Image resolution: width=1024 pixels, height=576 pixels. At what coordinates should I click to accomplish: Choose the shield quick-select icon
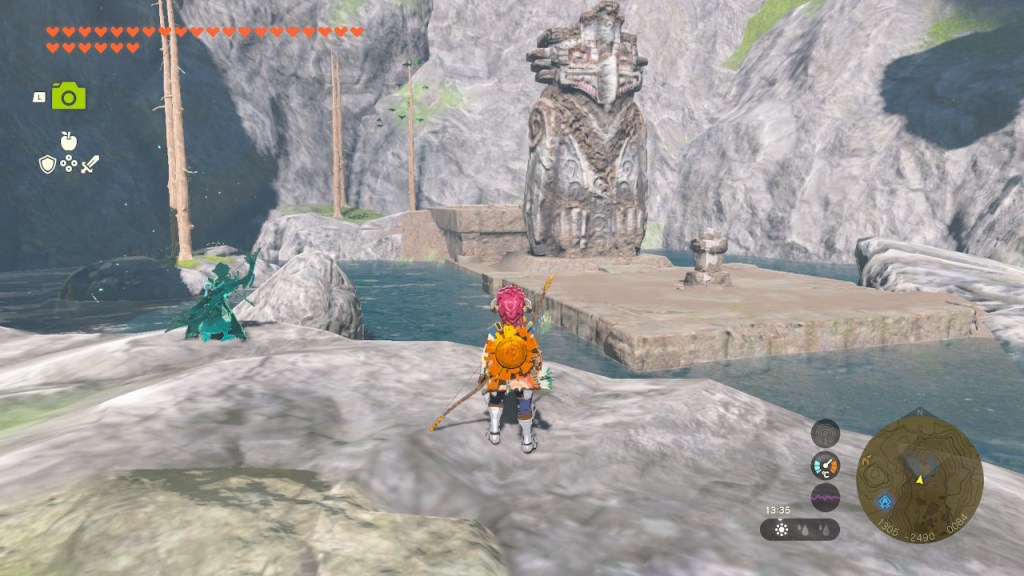click(47, 165)
